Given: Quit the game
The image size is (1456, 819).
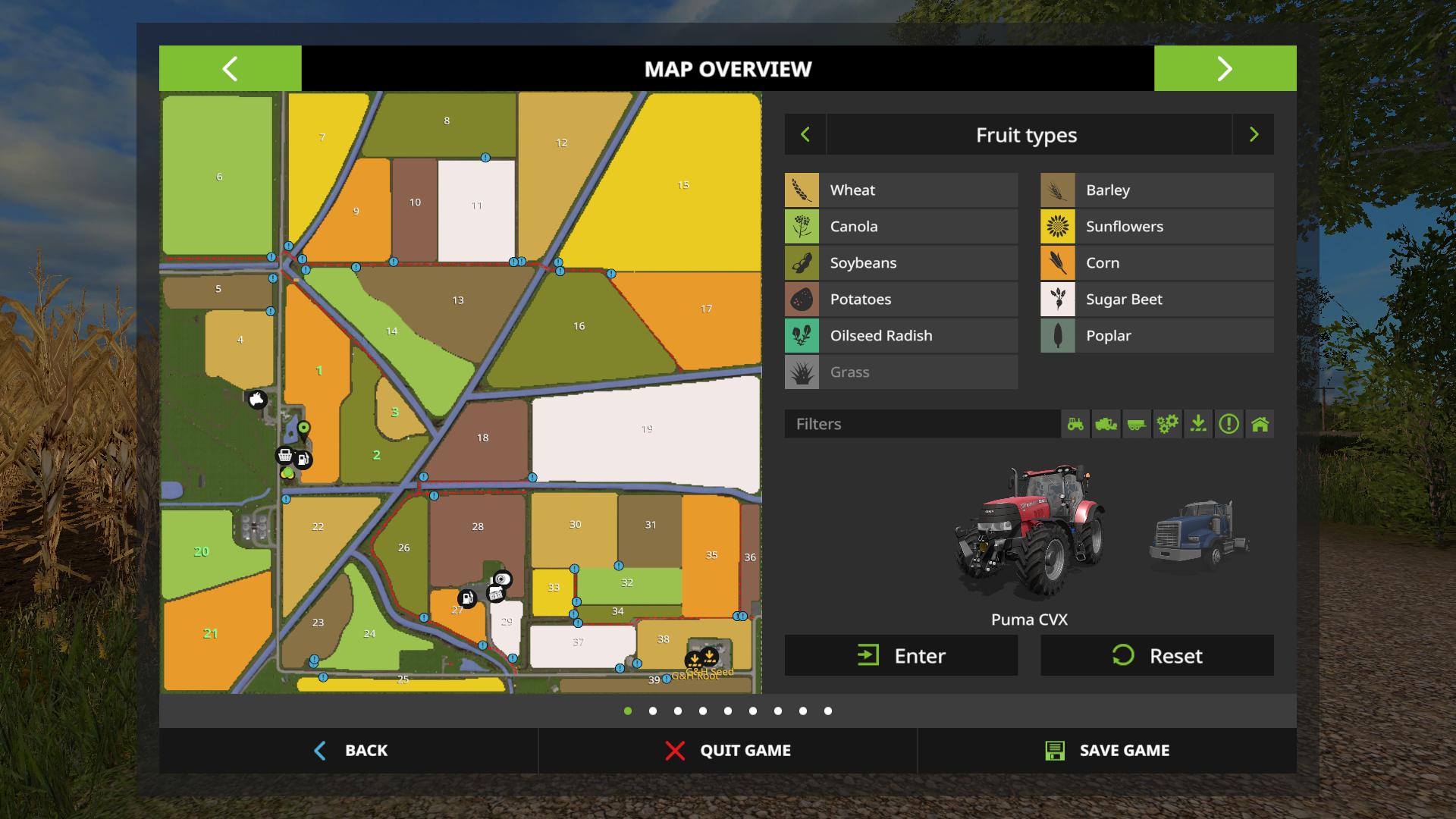Looking at the screenshot, I should tap(727, 751).
